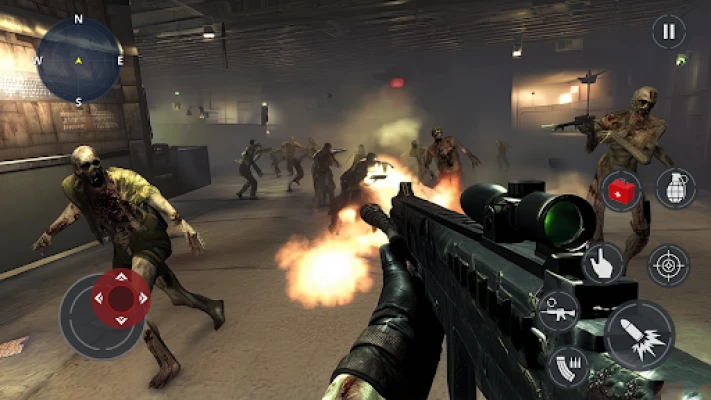Pause the game
The height and width of the screenshot is (400, 711).
pyautogui.click(x=669, y=31)
